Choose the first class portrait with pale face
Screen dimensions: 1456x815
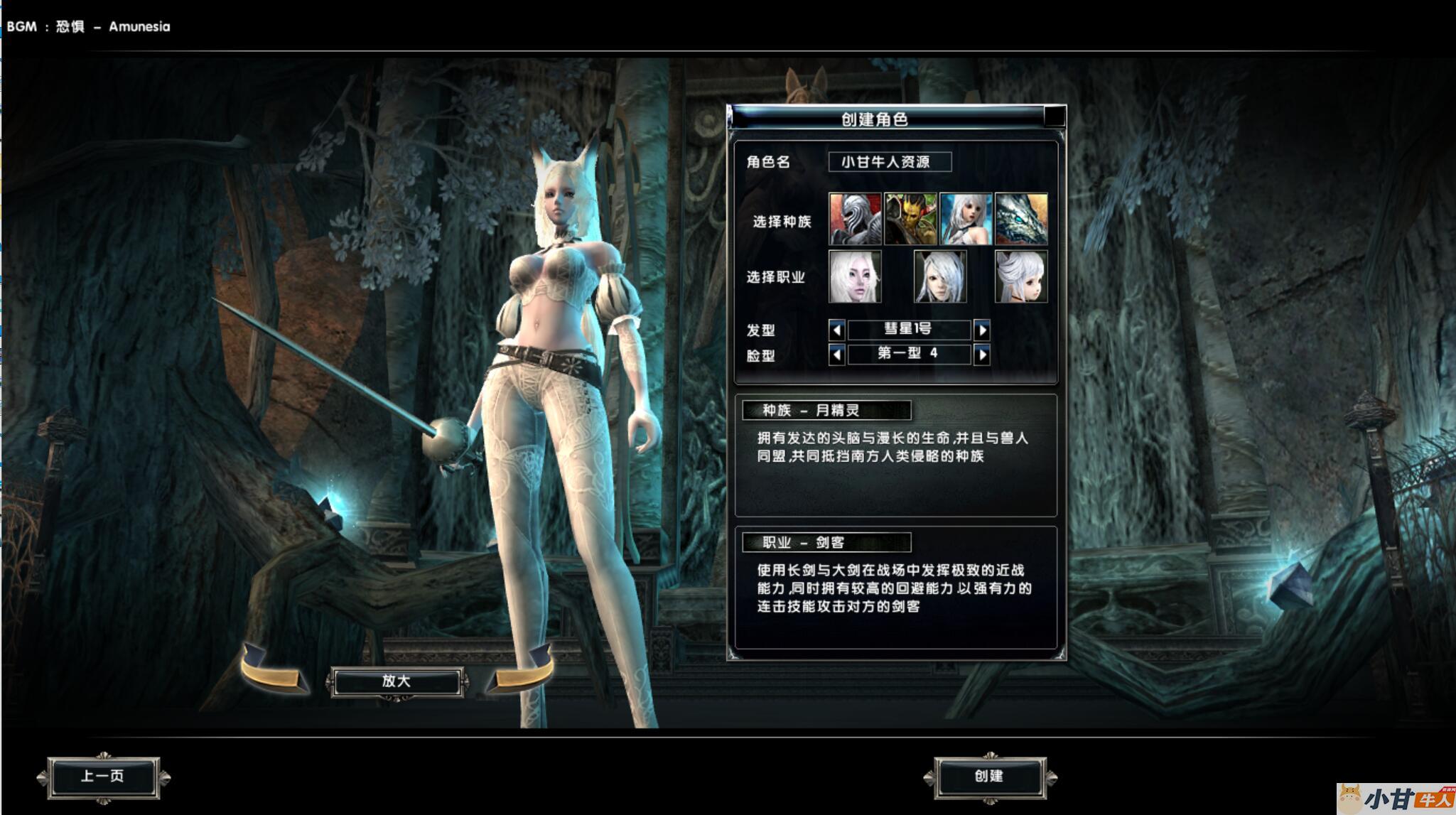tap(855, 276)
